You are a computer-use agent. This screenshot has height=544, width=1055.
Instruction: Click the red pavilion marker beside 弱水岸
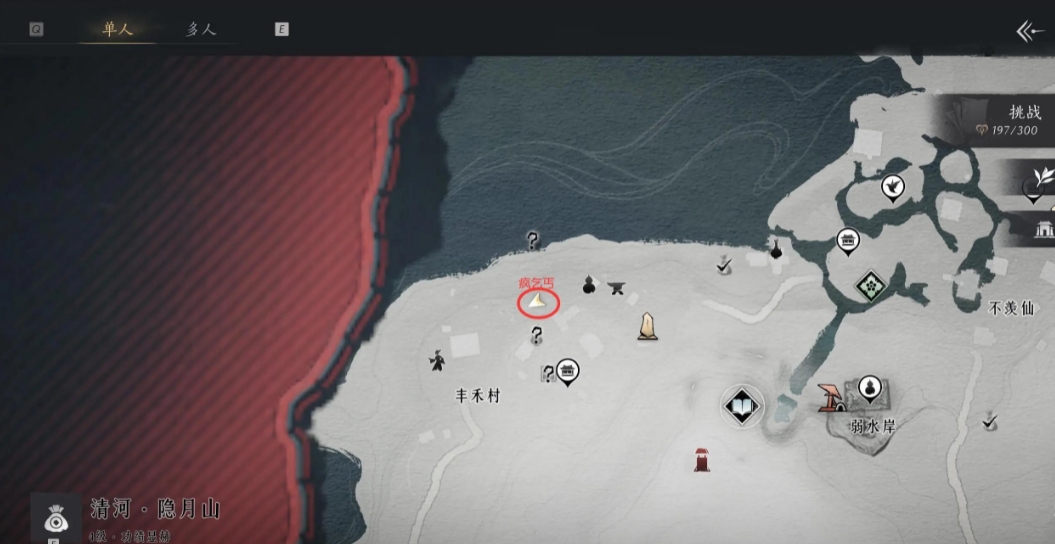click(x=829, y=397)
